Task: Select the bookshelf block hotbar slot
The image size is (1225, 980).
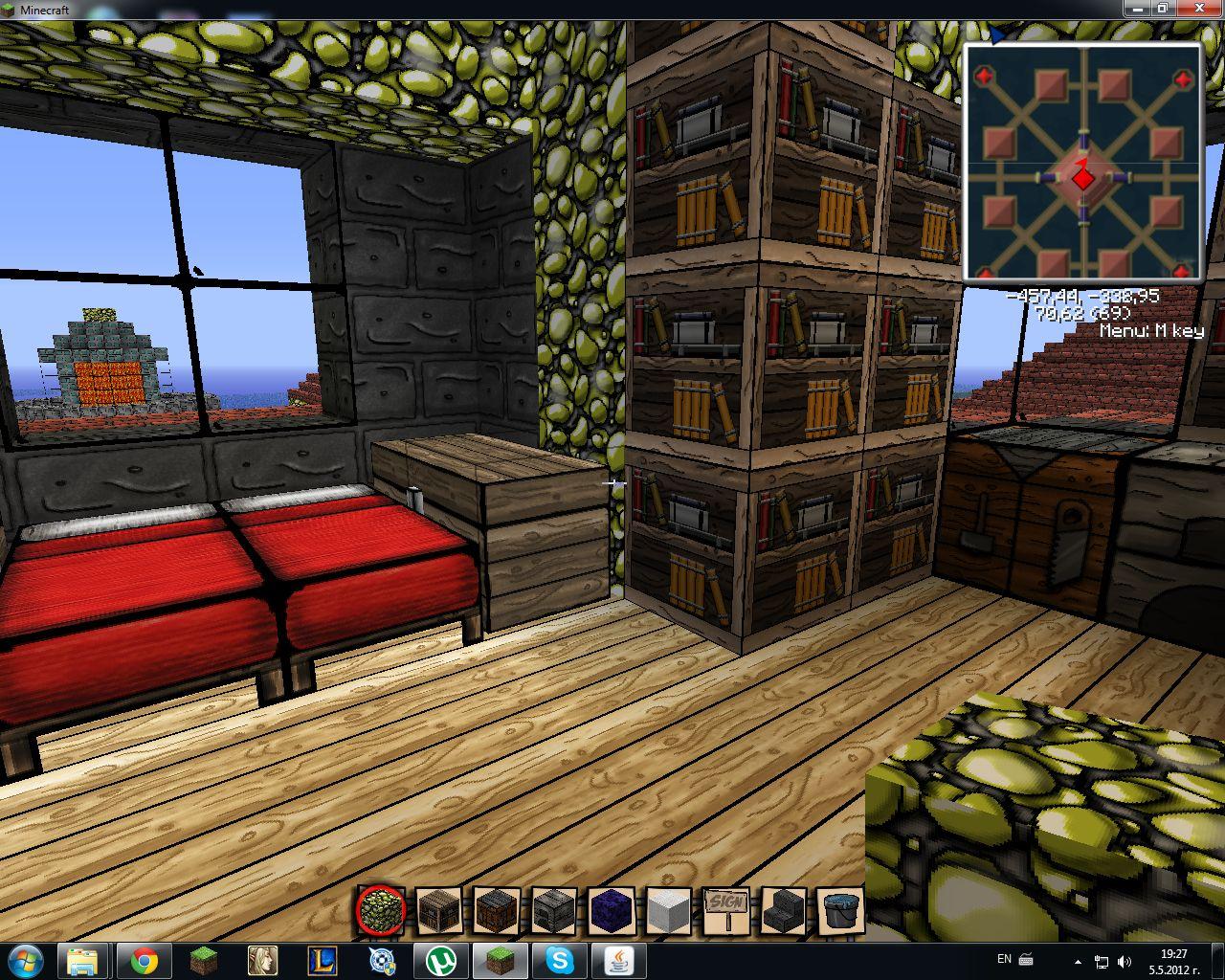Action: pos(439,910)
